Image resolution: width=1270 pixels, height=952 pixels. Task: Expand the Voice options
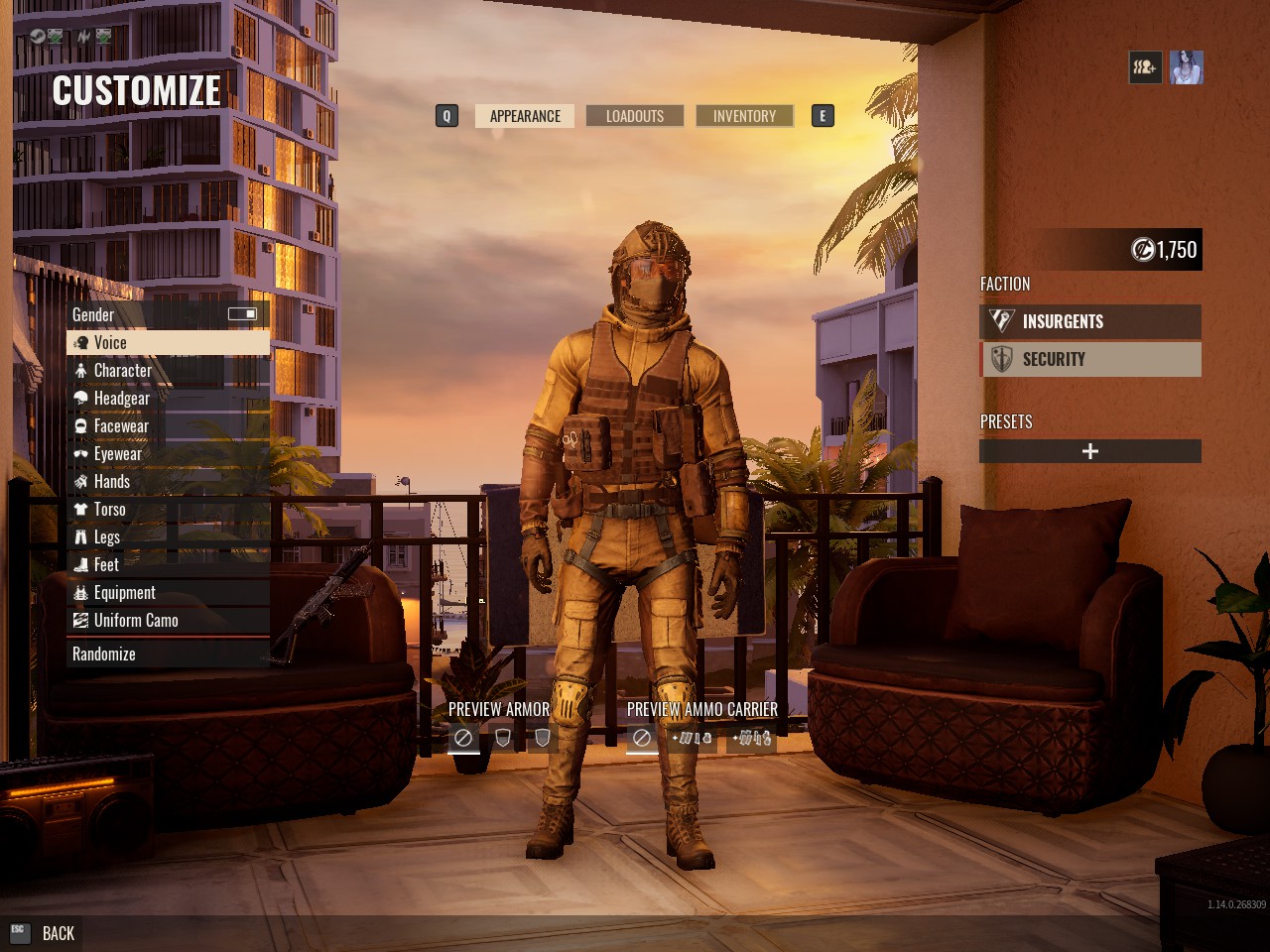pyautogui.click(x=109, y=342)
